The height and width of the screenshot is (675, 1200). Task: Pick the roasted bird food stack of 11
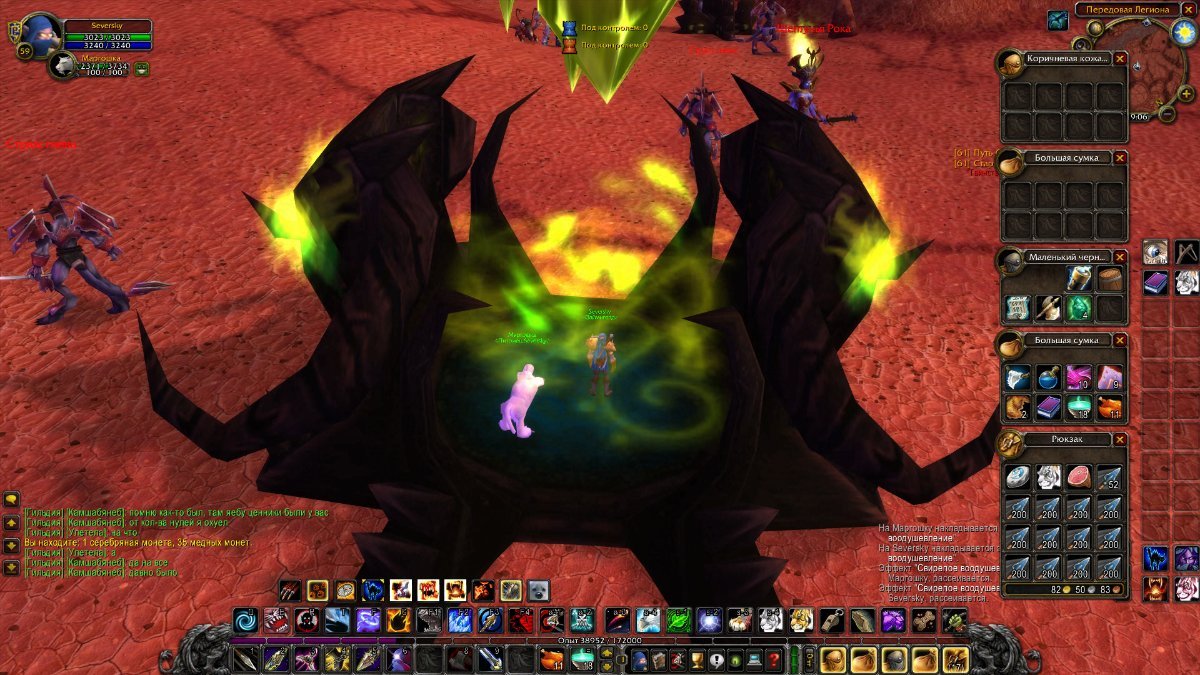[1109, 408]
